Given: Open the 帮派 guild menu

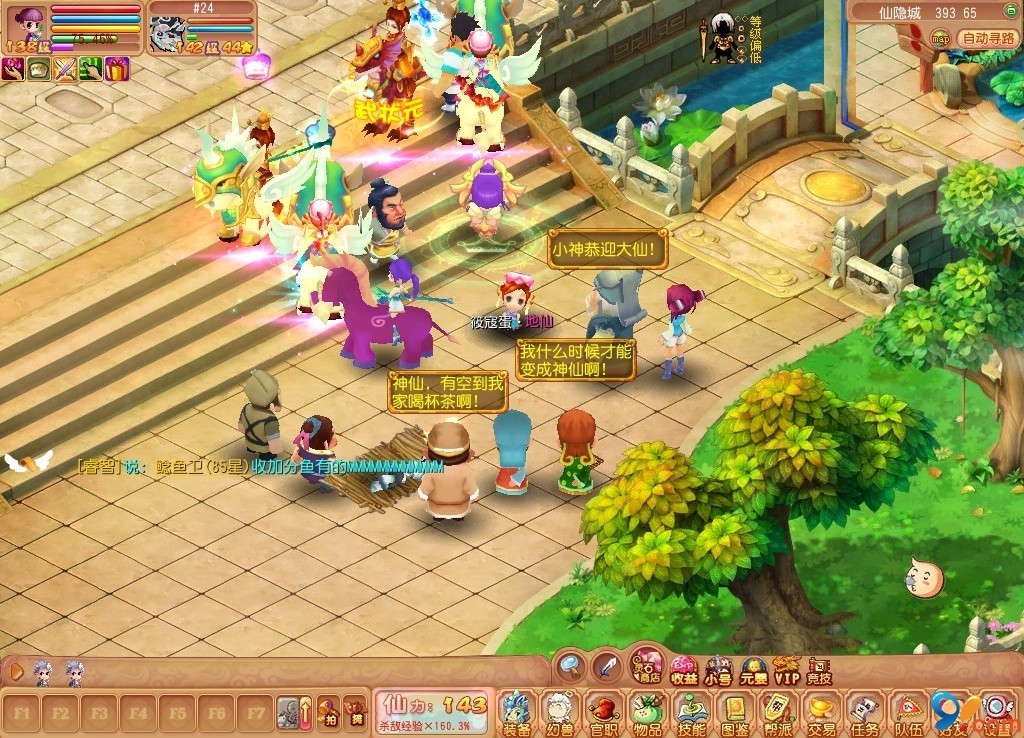Looking at the screenshot, I should coord(778,712).
